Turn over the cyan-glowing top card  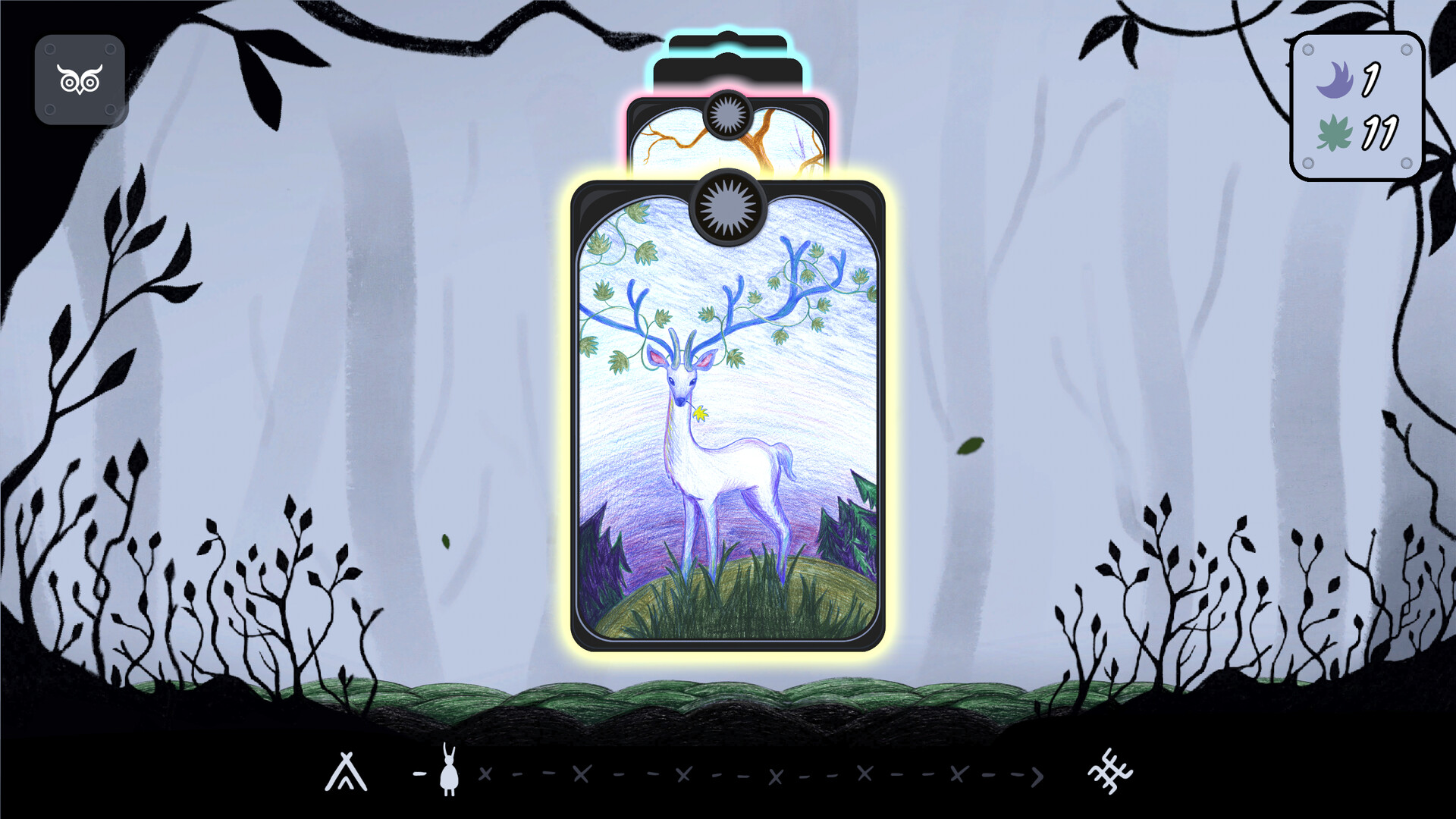[x=728, y=45]
